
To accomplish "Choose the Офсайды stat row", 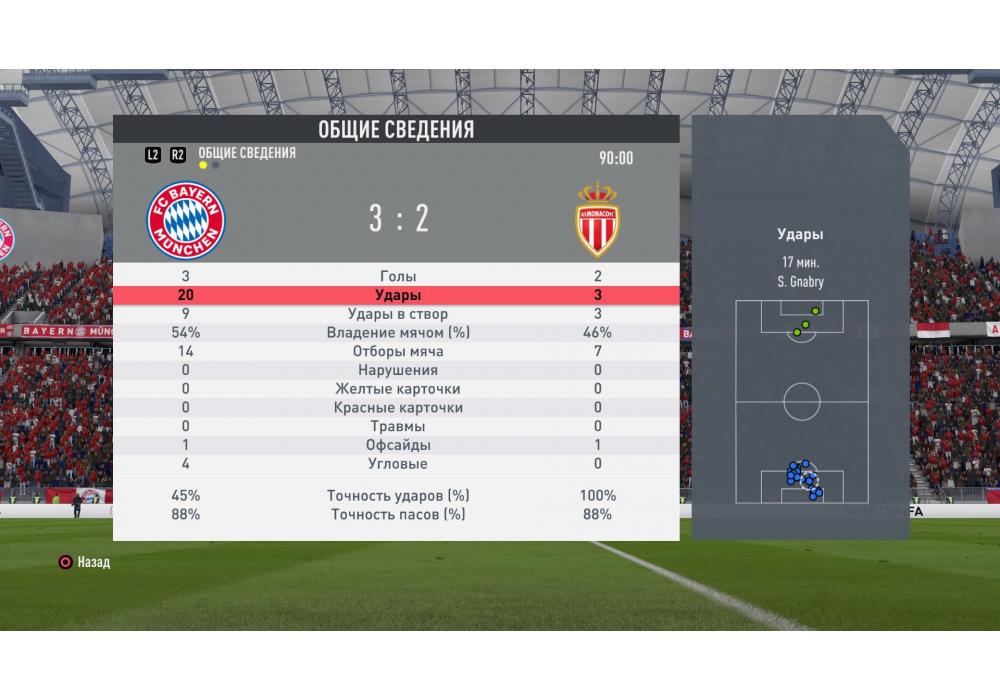I will (x=397, y=445).
